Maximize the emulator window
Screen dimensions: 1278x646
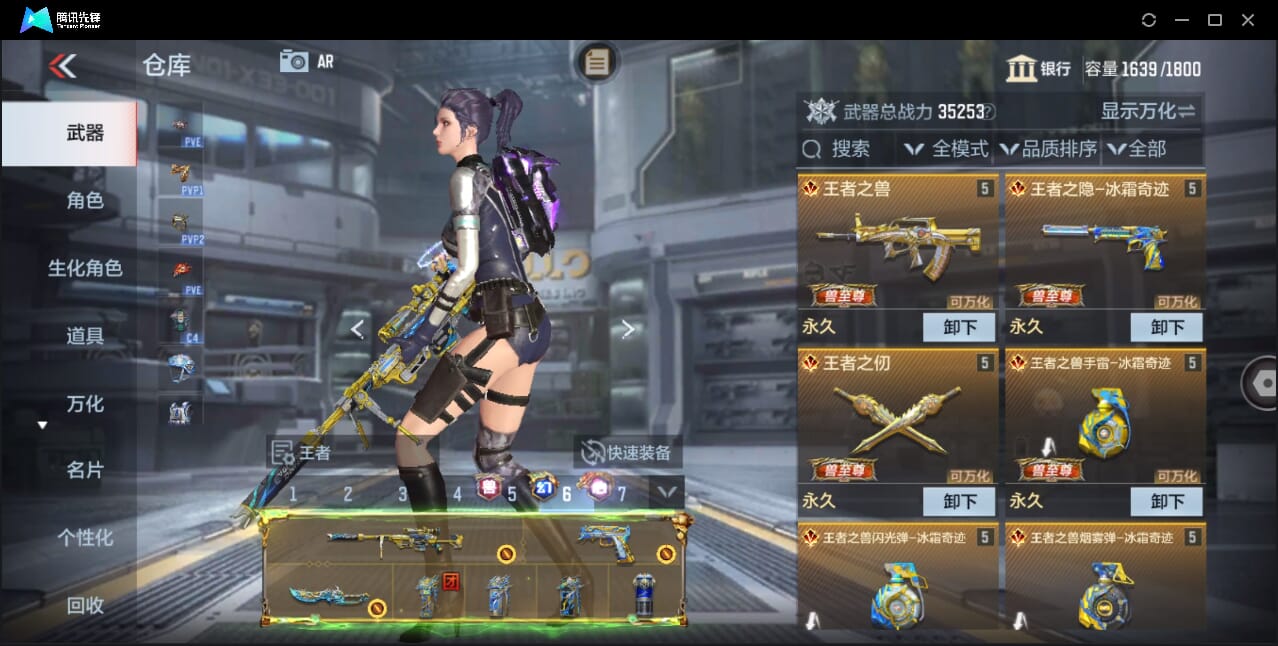click(1214, 19)
